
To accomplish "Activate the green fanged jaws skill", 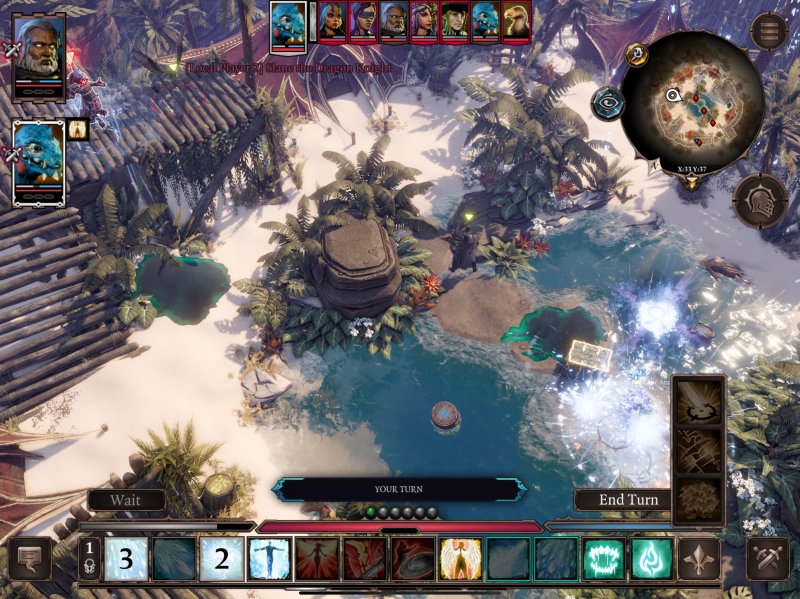I will [603, 559].
